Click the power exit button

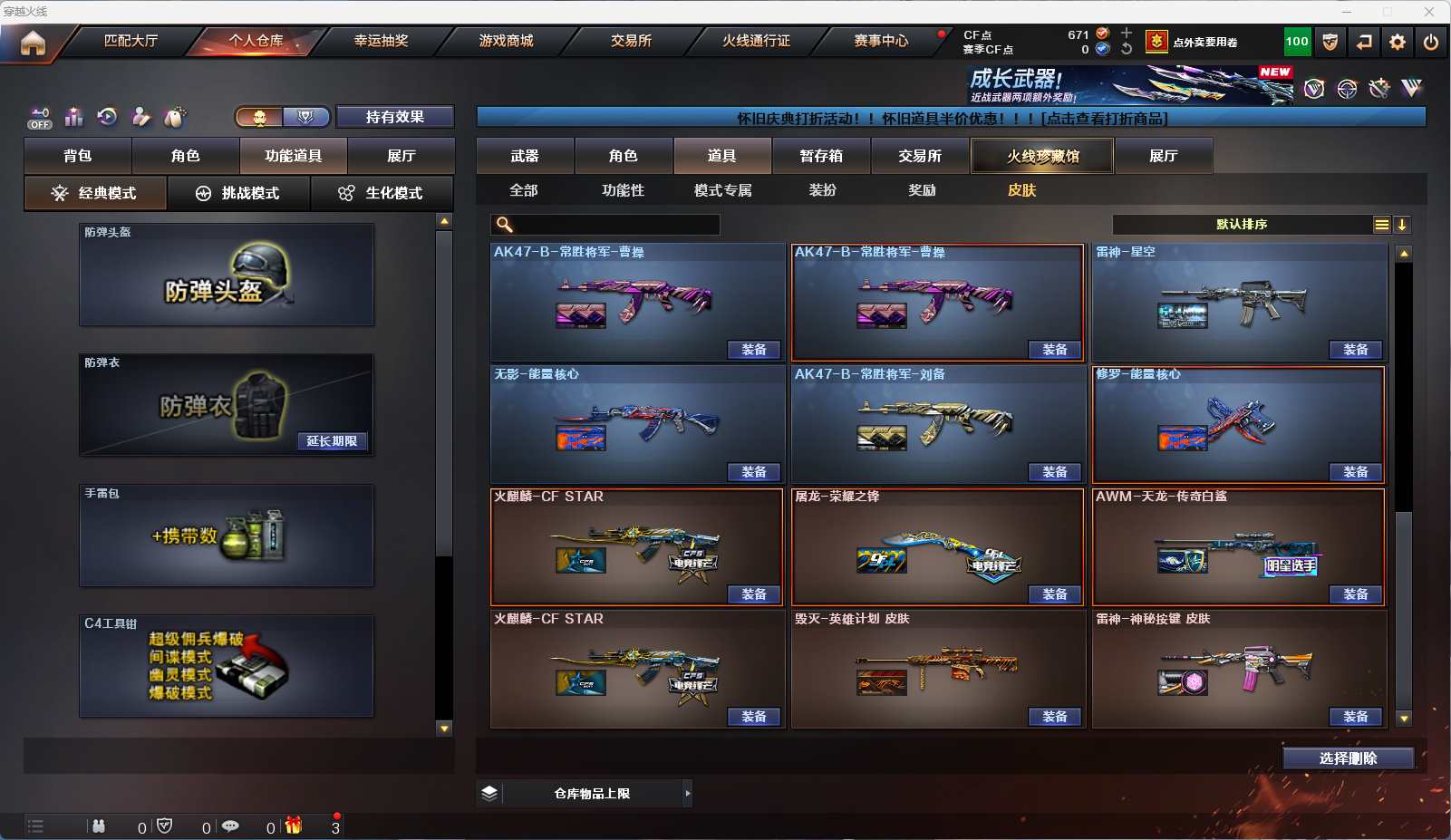pyautogui.click(x=1431, y=42)
